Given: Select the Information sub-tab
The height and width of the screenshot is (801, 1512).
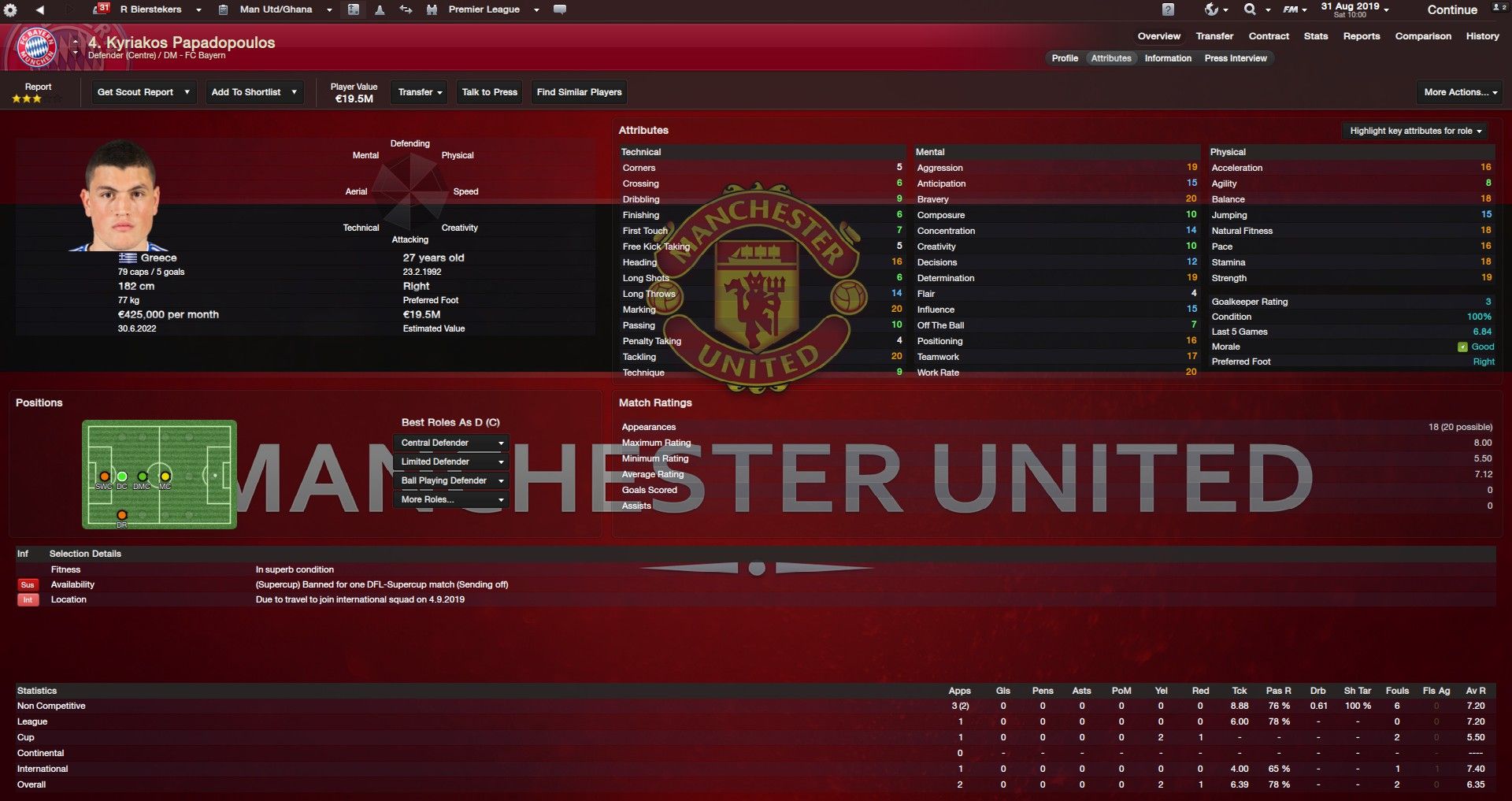Looking at the screenshot, I should pyautogui.click(x=1168, y=58).
